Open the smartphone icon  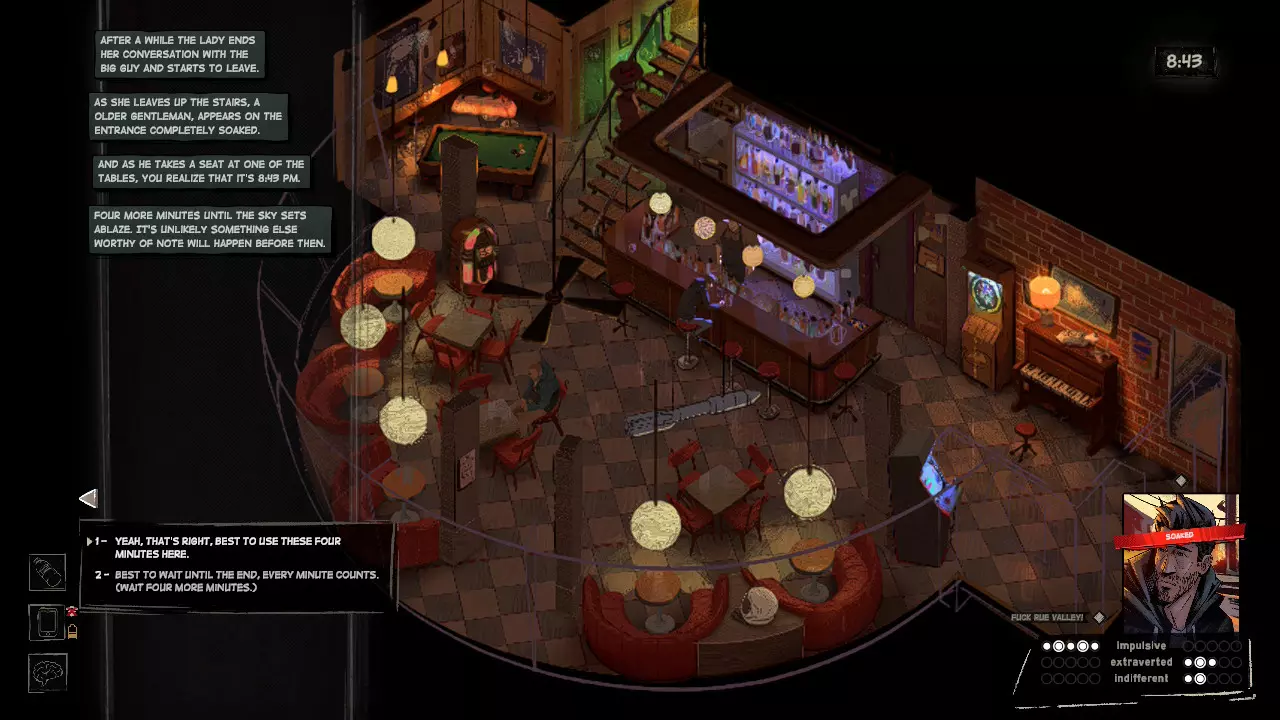click(47, 624)
